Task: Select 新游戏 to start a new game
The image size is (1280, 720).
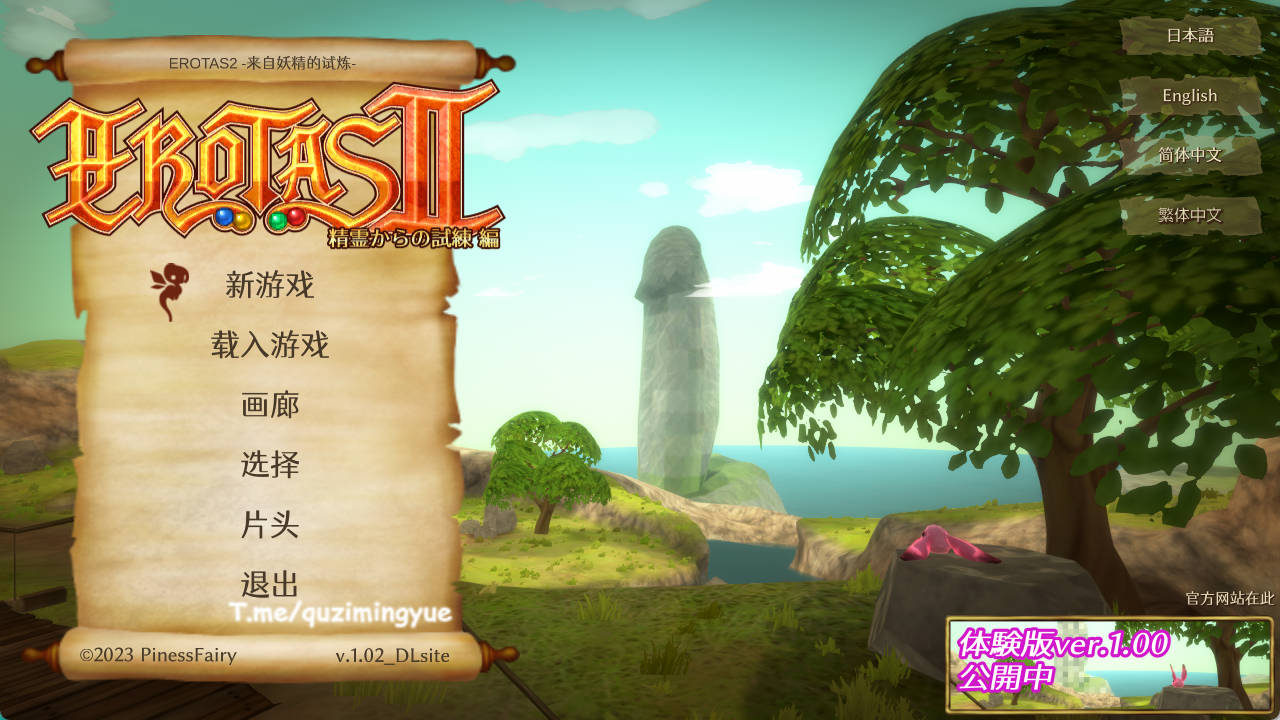Action: 270,287
